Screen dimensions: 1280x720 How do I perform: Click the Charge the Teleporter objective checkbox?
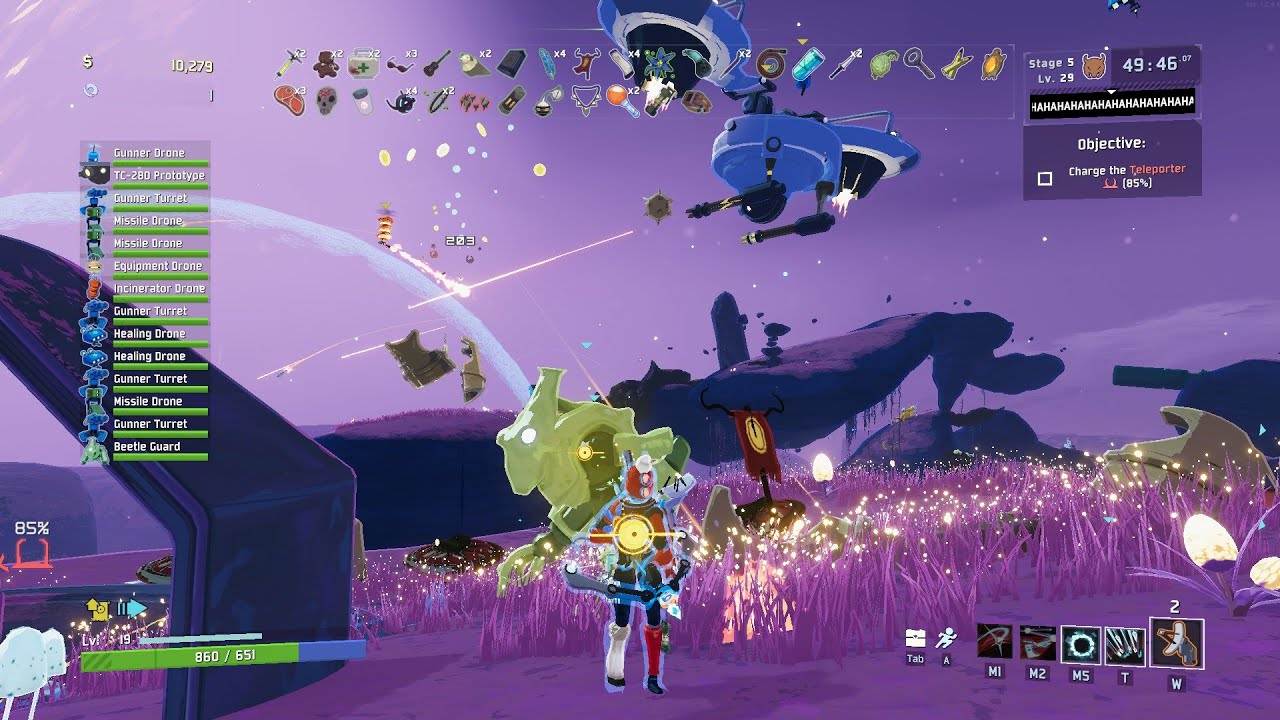pyautogui.click(x=1045, y=178)
